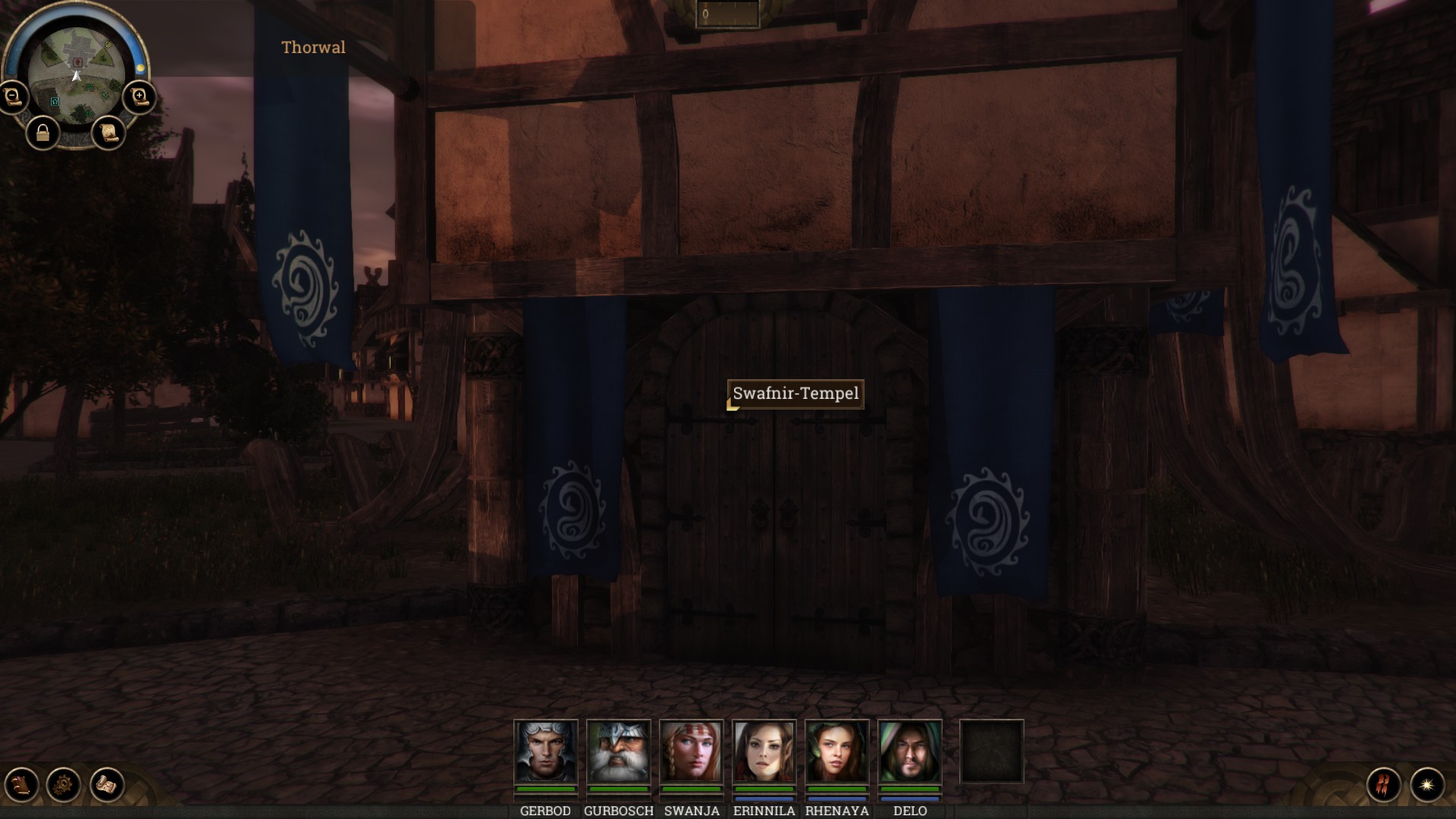Toggle the minimap padlock button
Screen dimensions: 1456x819
pos(42,134)
